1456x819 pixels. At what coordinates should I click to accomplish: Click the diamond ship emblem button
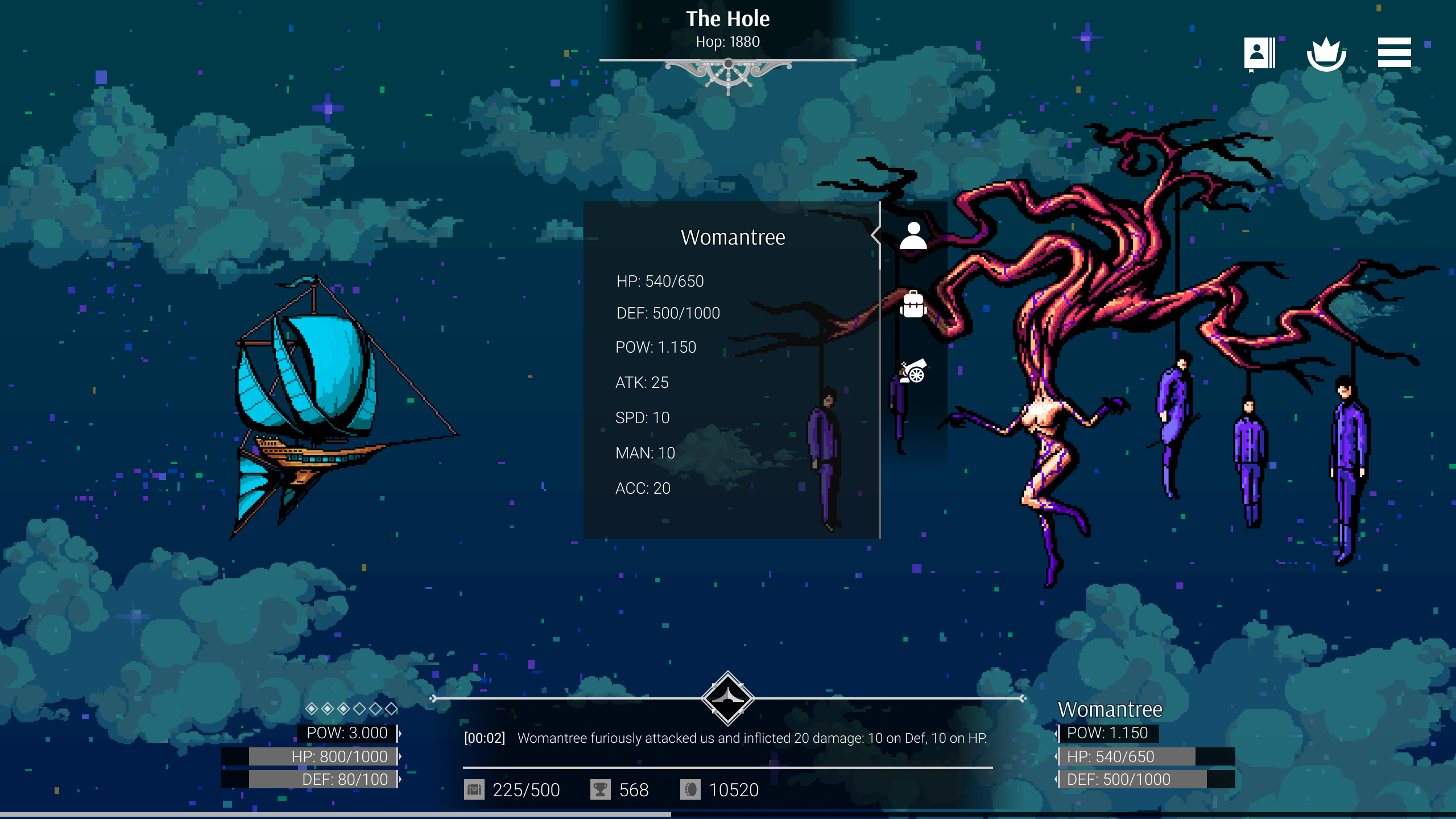point(728,698)
